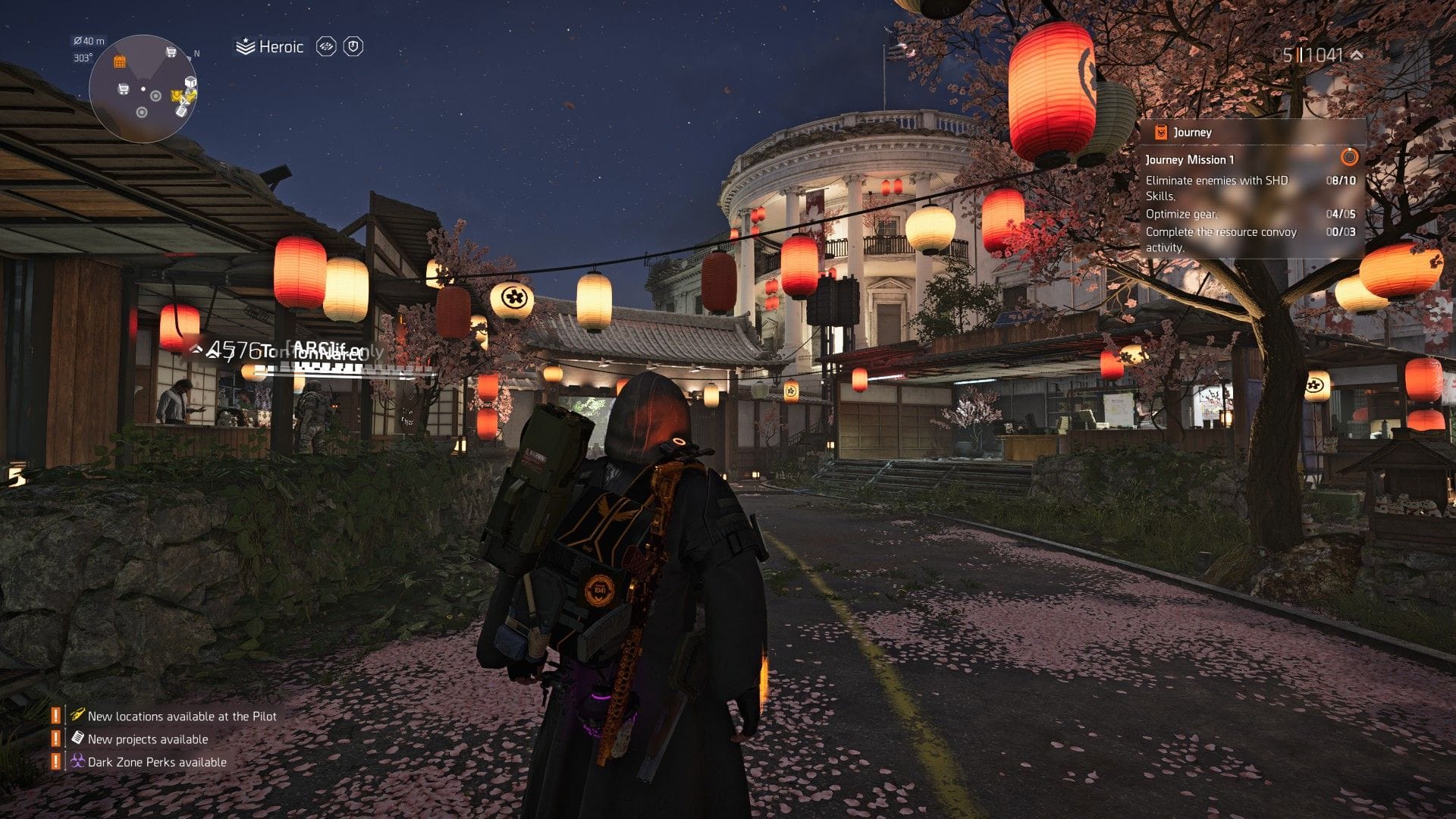Viewport: 1456px width, 819px height.
Task: Click the compass direction indicator showing 303 degrees
Action: [83, 58]
